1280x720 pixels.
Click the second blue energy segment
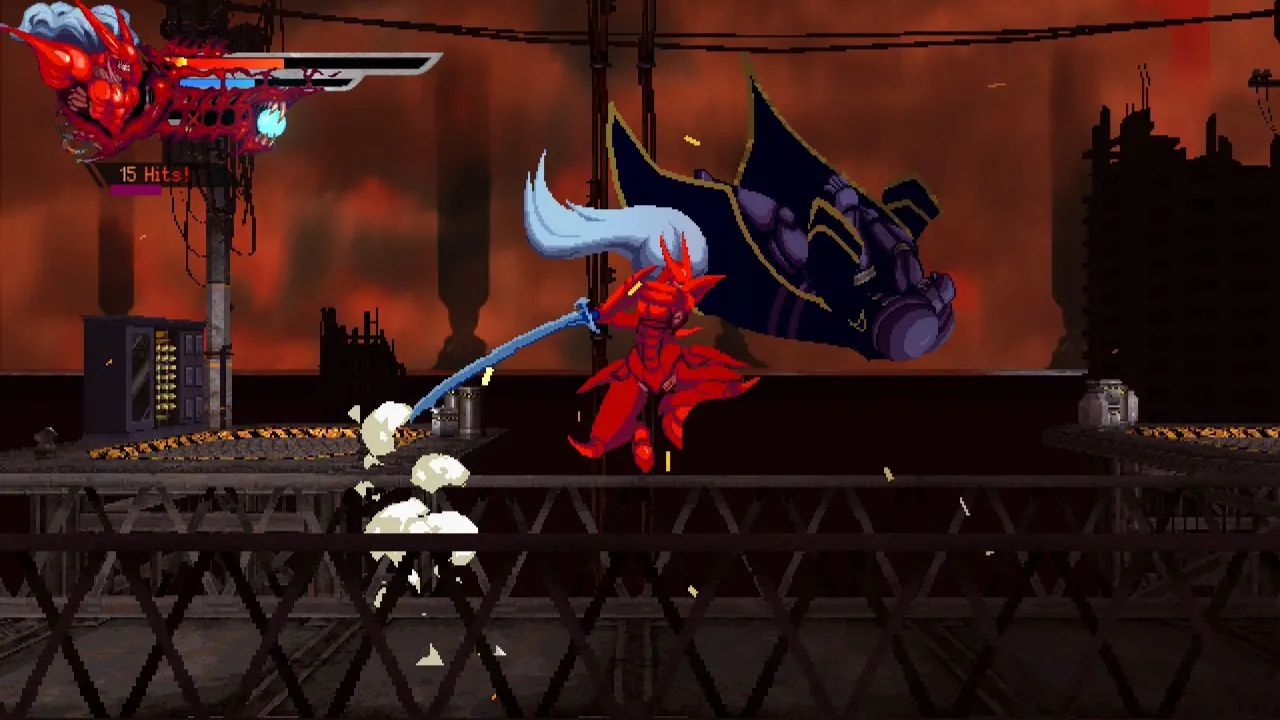[239, 82]
